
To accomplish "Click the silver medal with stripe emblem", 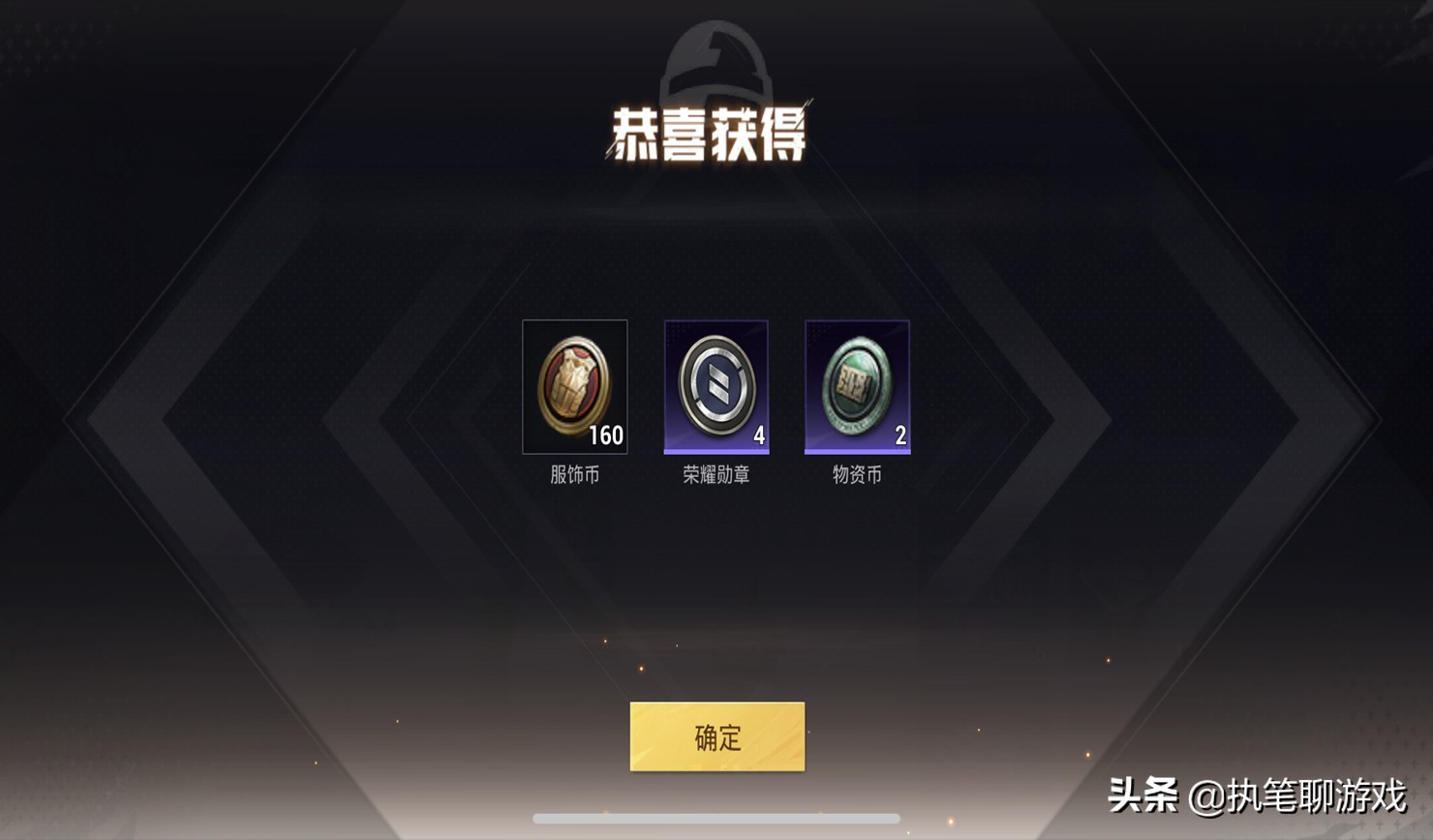I will [716, 384].
